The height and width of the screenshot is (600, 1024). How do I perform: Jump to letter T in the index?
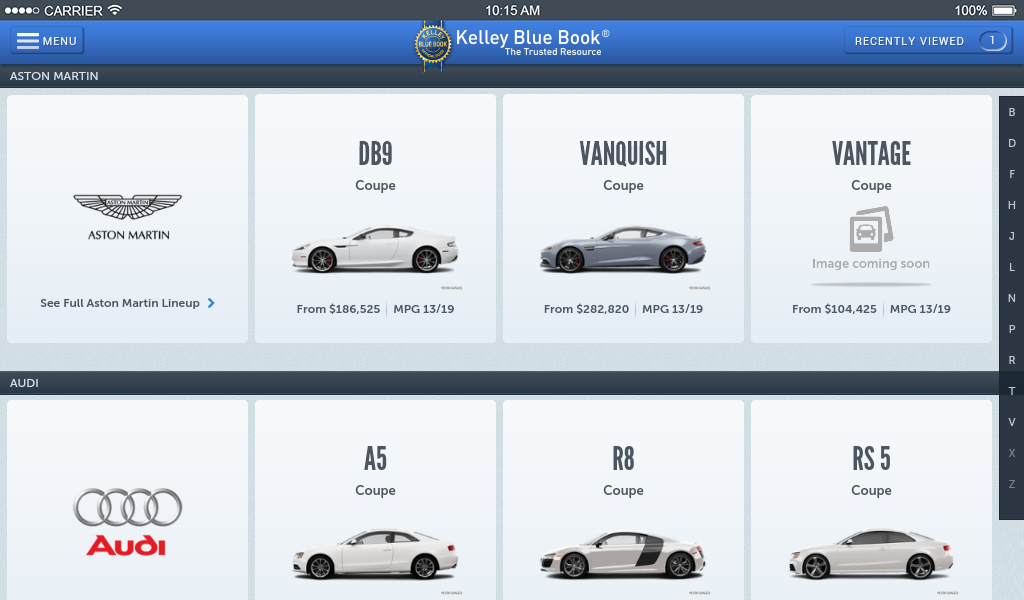(x=1012, y=391)
